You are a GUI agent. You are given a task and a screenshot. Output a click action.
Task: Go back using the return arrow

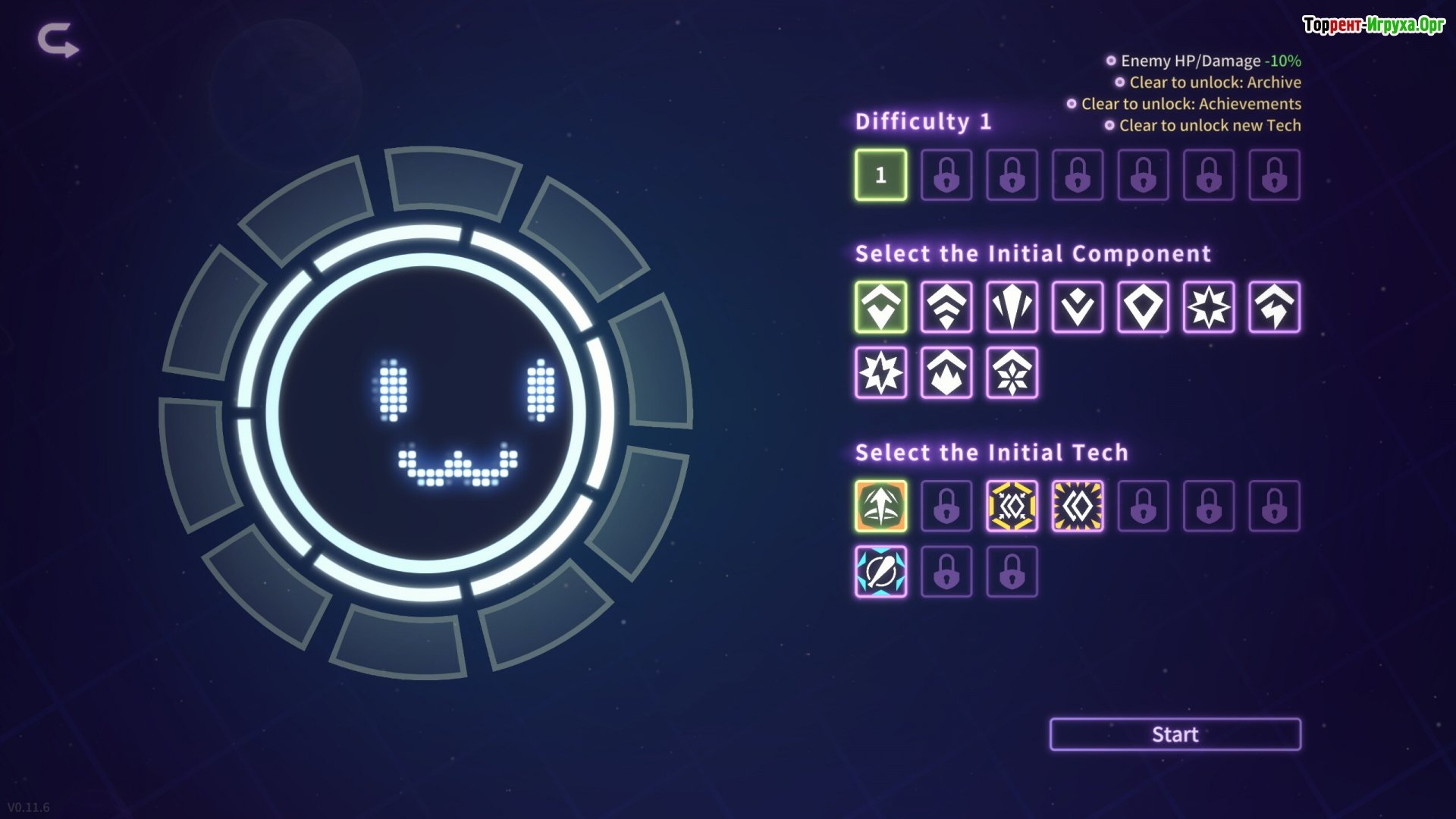[x=58, y=40]
